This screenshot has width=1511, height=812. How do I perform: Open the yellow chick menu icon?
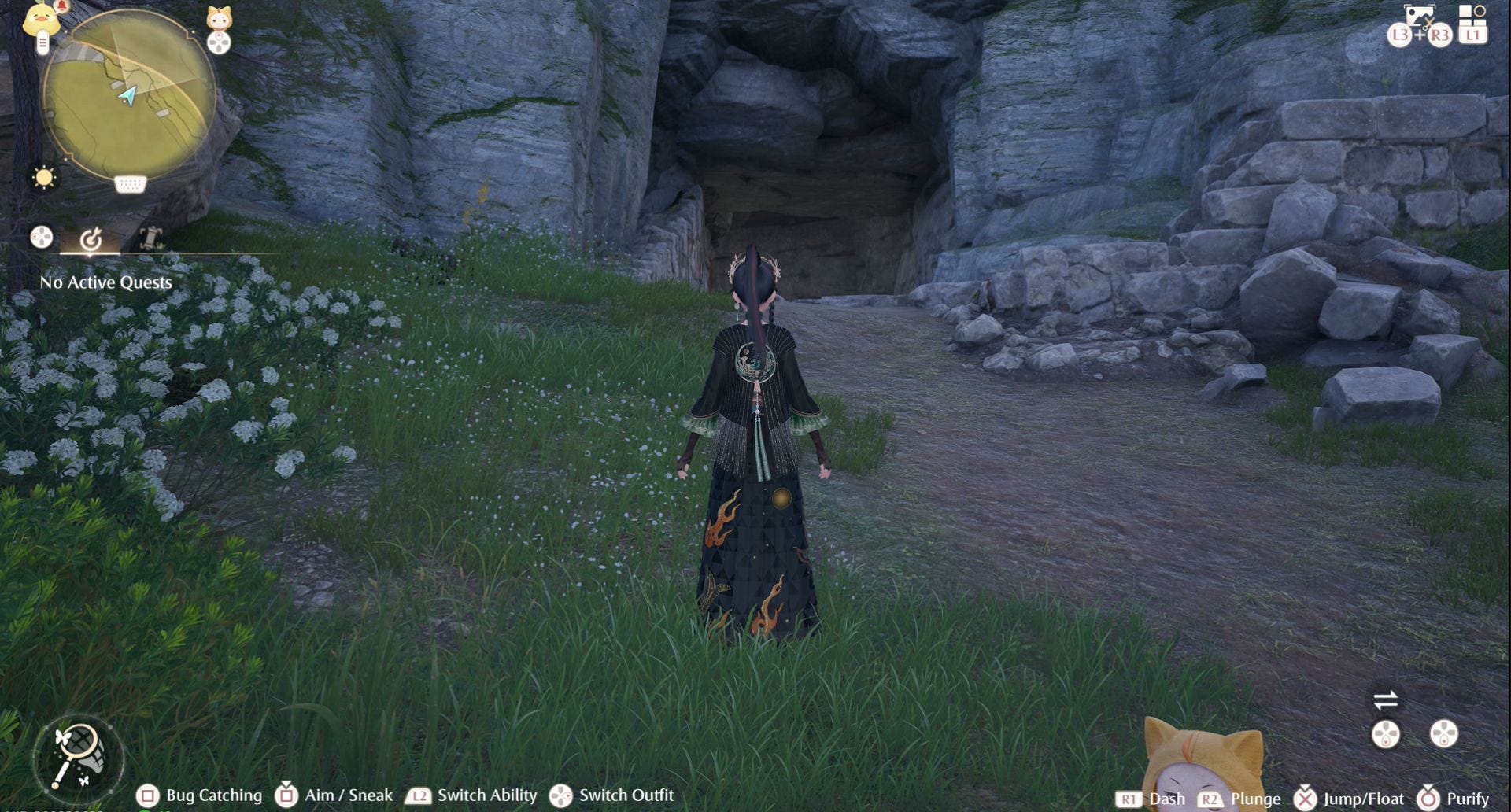click(41, 20)
